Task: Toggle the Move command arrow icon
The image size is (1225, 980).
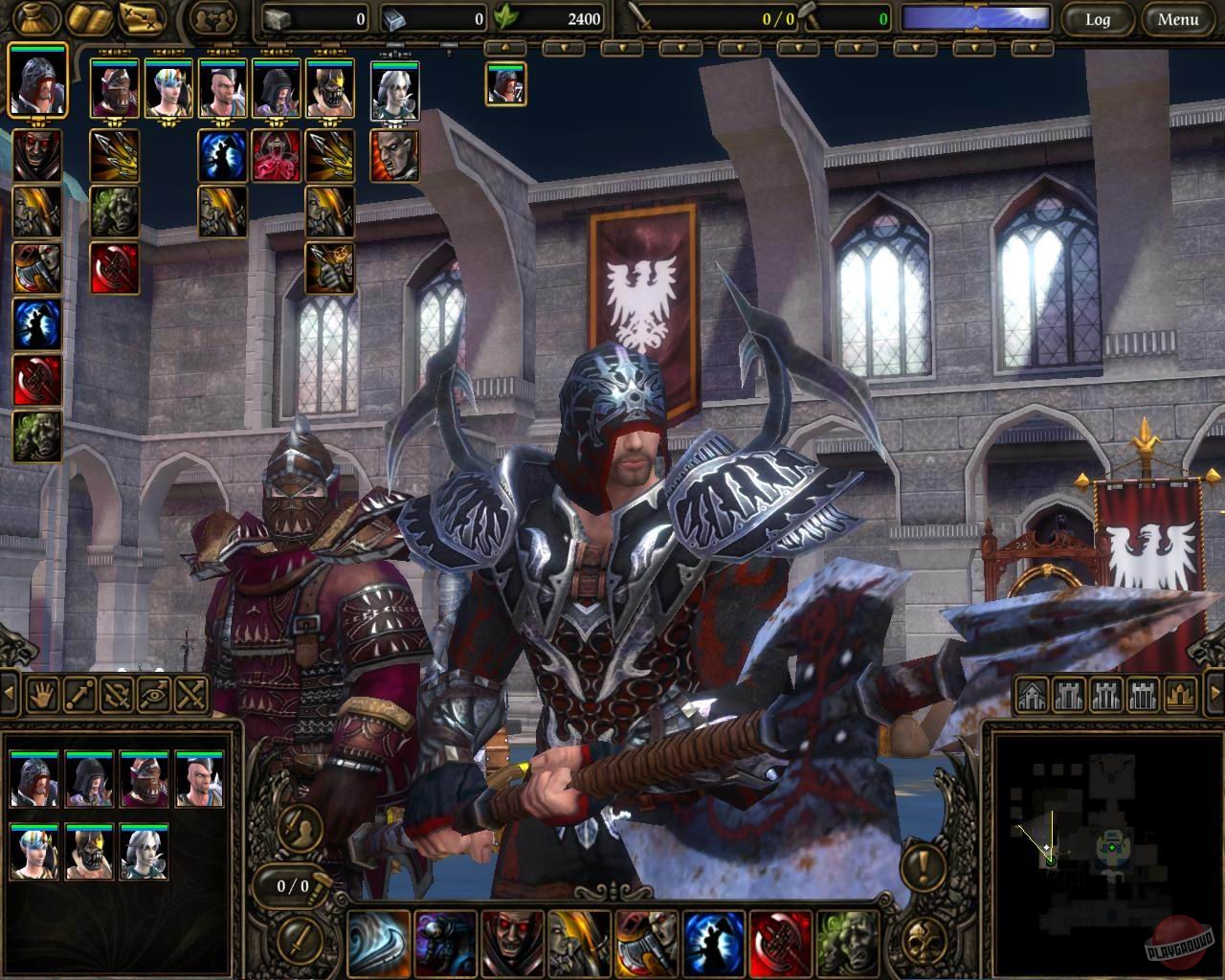Action: pos(78,695)
